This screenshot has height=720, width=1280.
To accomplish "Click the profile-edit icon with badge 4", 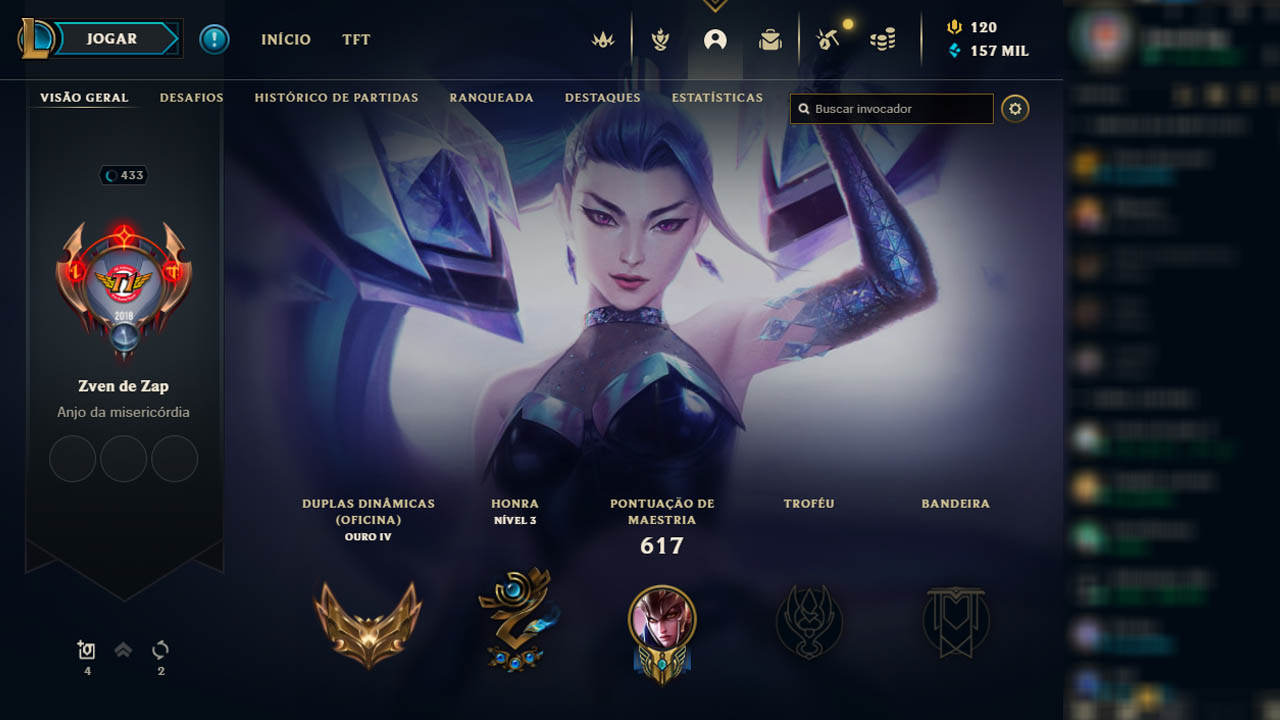I will pos(86,649).
